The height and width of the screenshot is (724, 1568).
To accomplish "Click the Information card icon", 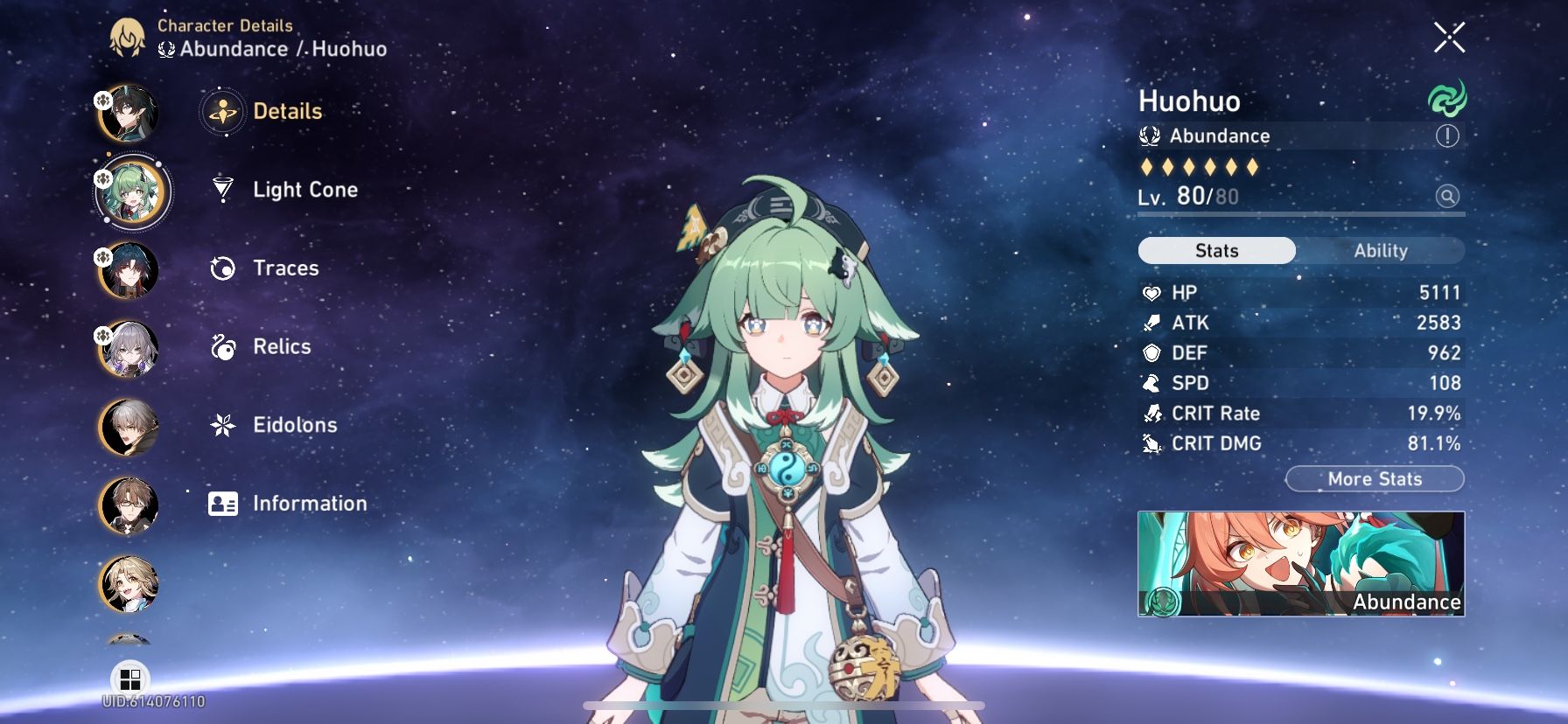I will pos(223,503).
